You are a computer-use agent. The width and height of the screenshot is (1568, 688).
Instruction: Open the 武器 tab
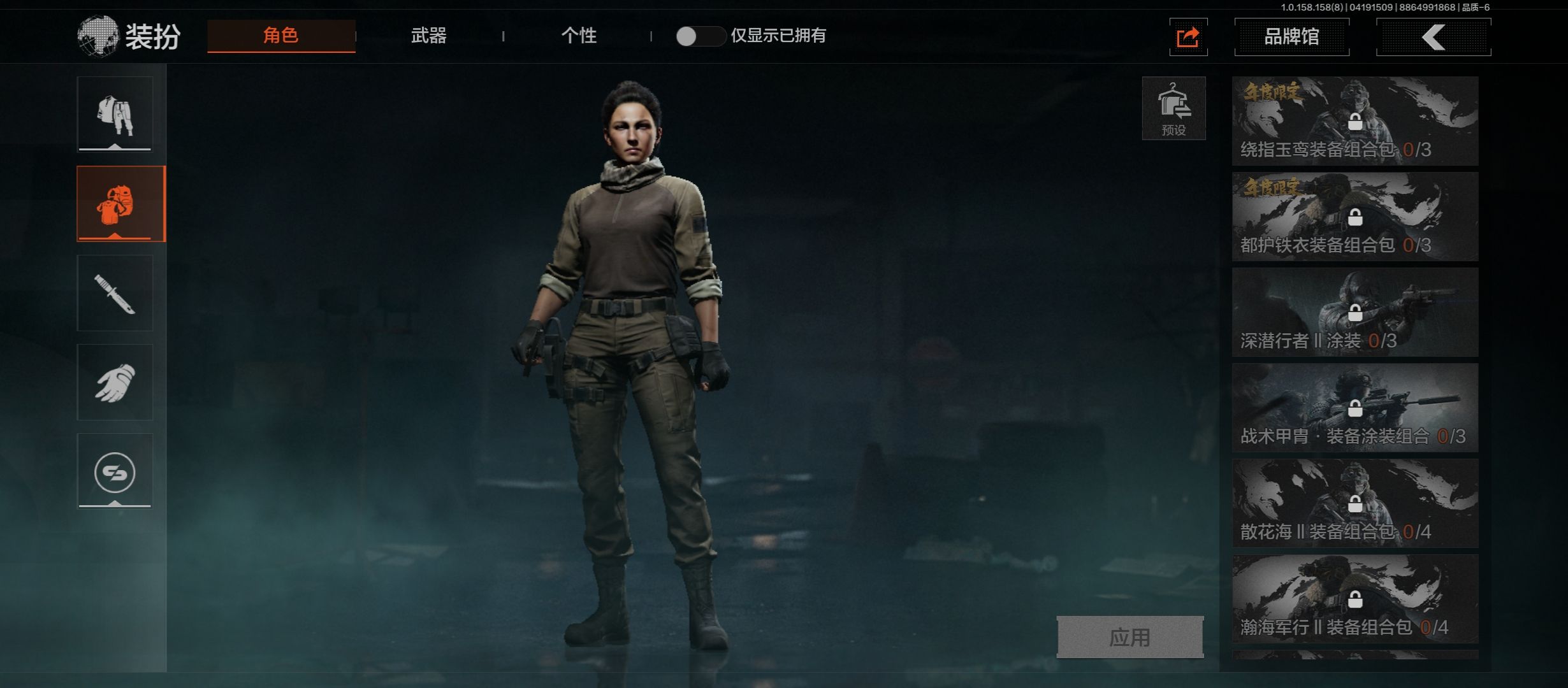[428, 36]
